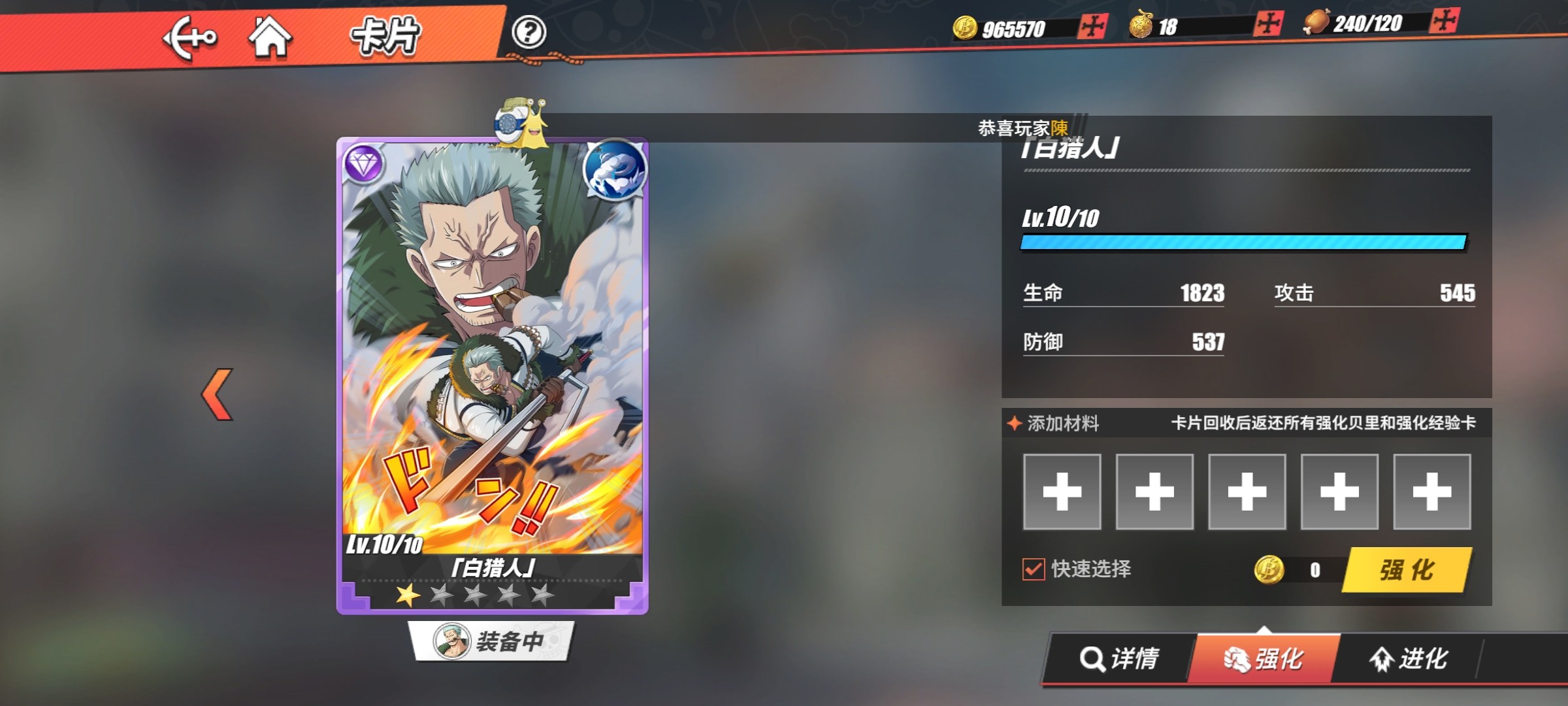Open the 进化 evolve tab

click(1409, 658)
